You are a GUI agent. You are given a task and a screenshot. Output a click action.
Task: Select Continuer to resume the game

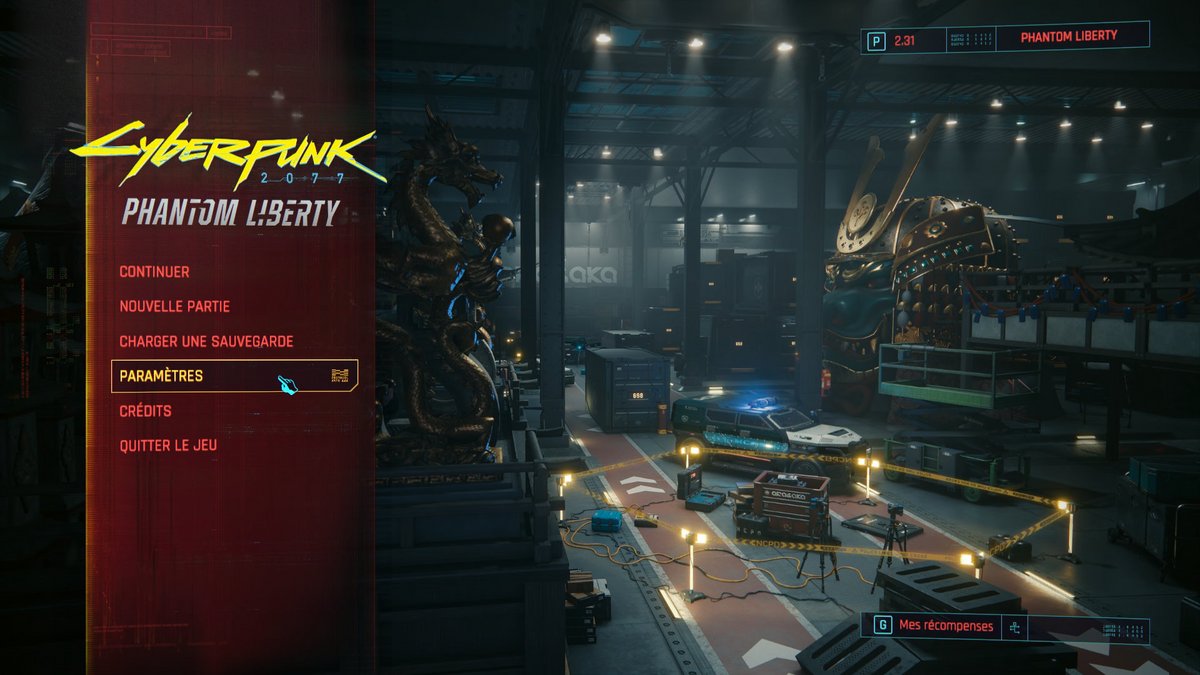(154, 271)
